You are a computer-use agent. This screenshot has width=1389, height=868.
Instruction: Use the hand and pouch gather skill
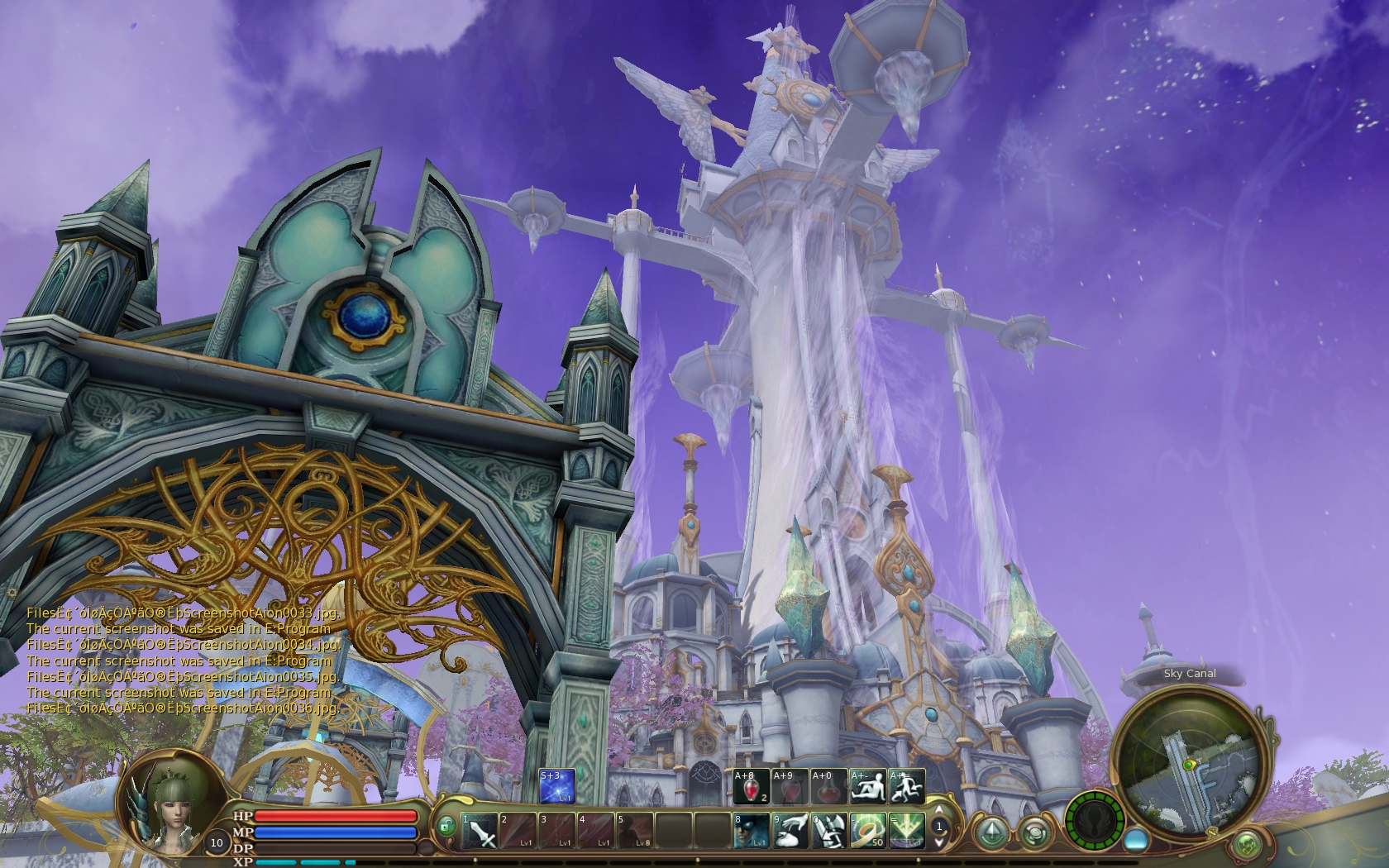(789, 831)
